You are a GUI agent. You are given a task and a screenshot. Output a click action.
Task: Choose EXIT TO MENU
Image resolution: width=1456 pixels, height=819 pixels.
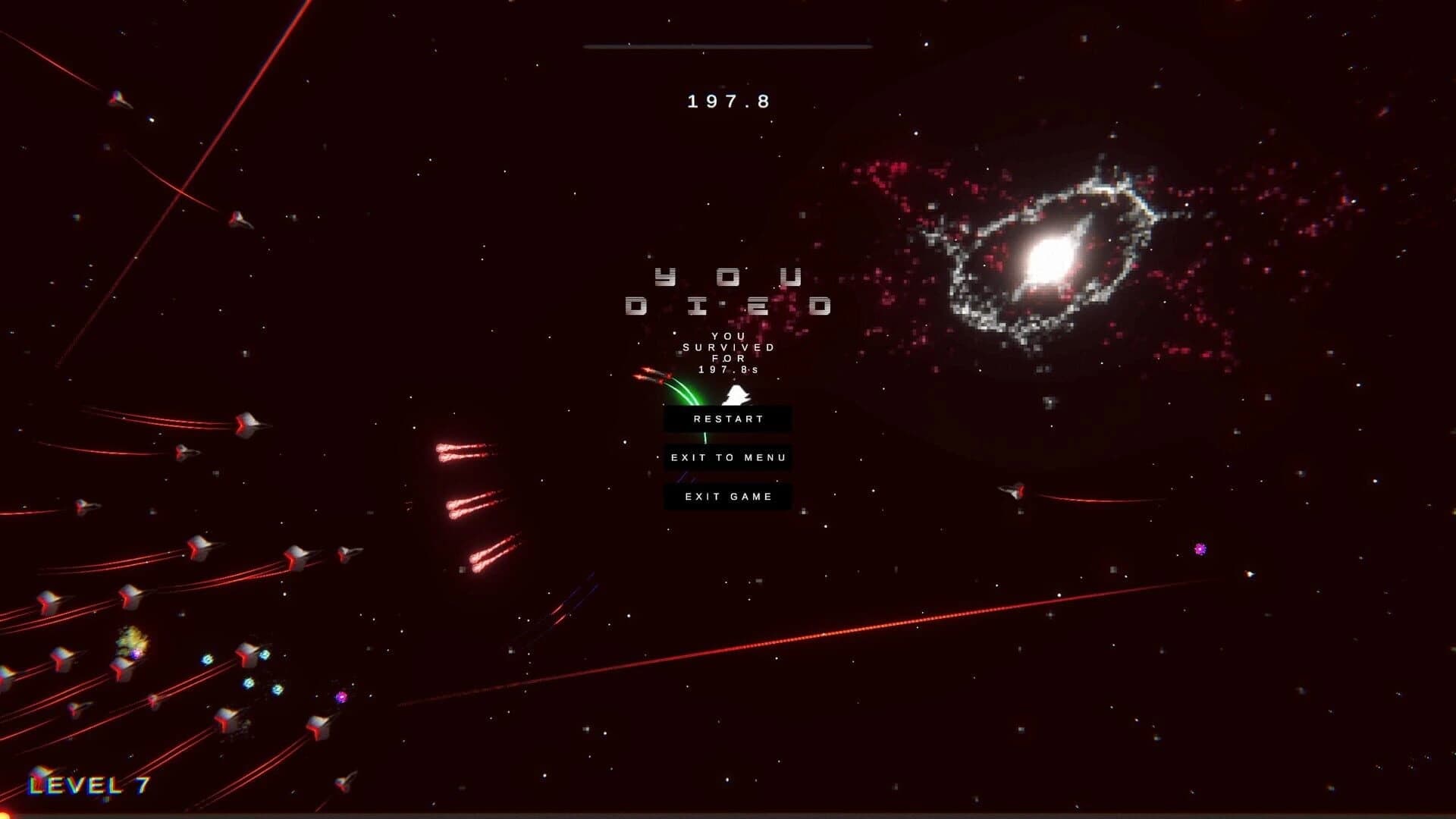coord(727,457)
